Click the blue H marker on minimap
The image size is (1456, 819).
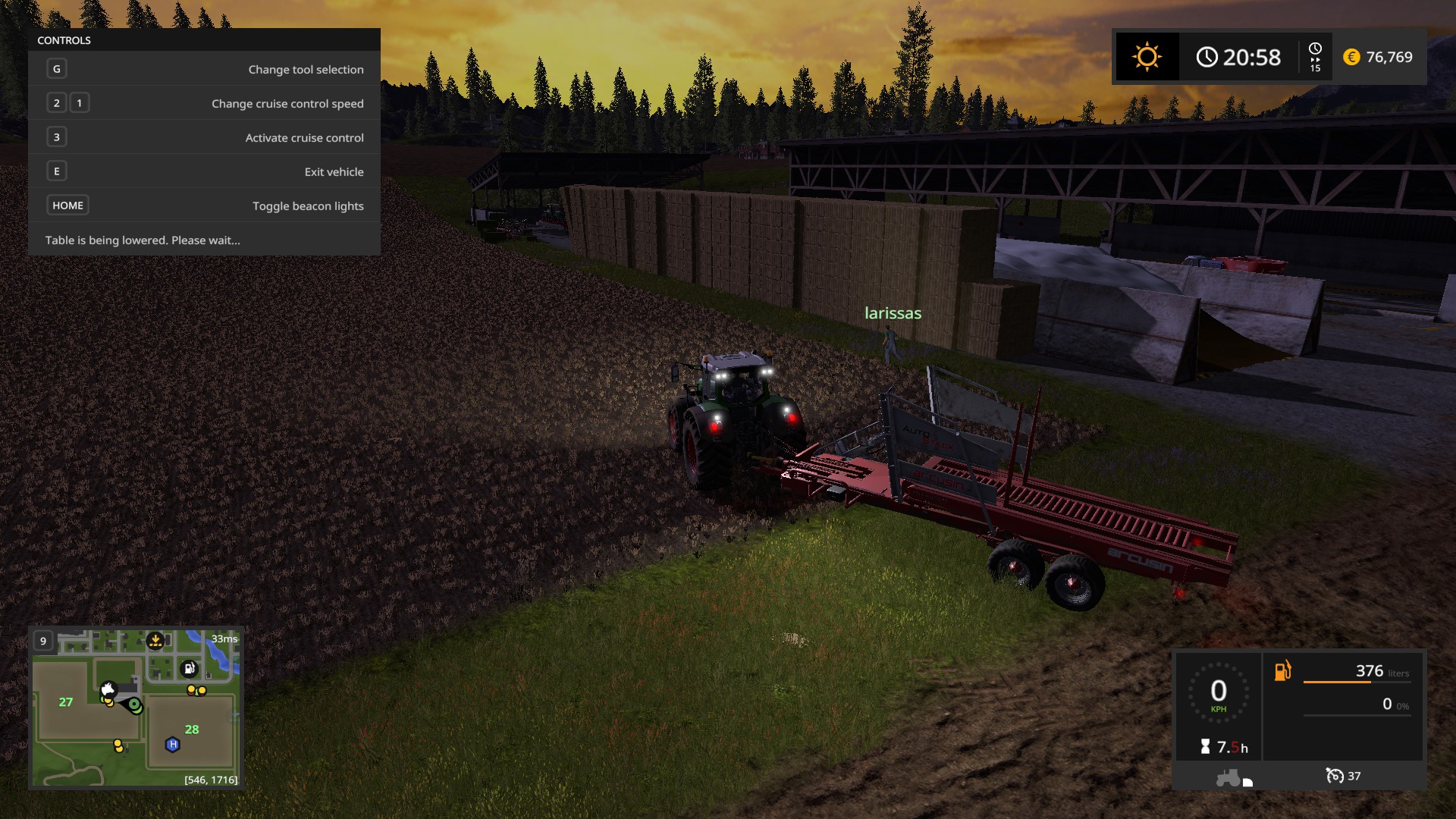[172, 745]
